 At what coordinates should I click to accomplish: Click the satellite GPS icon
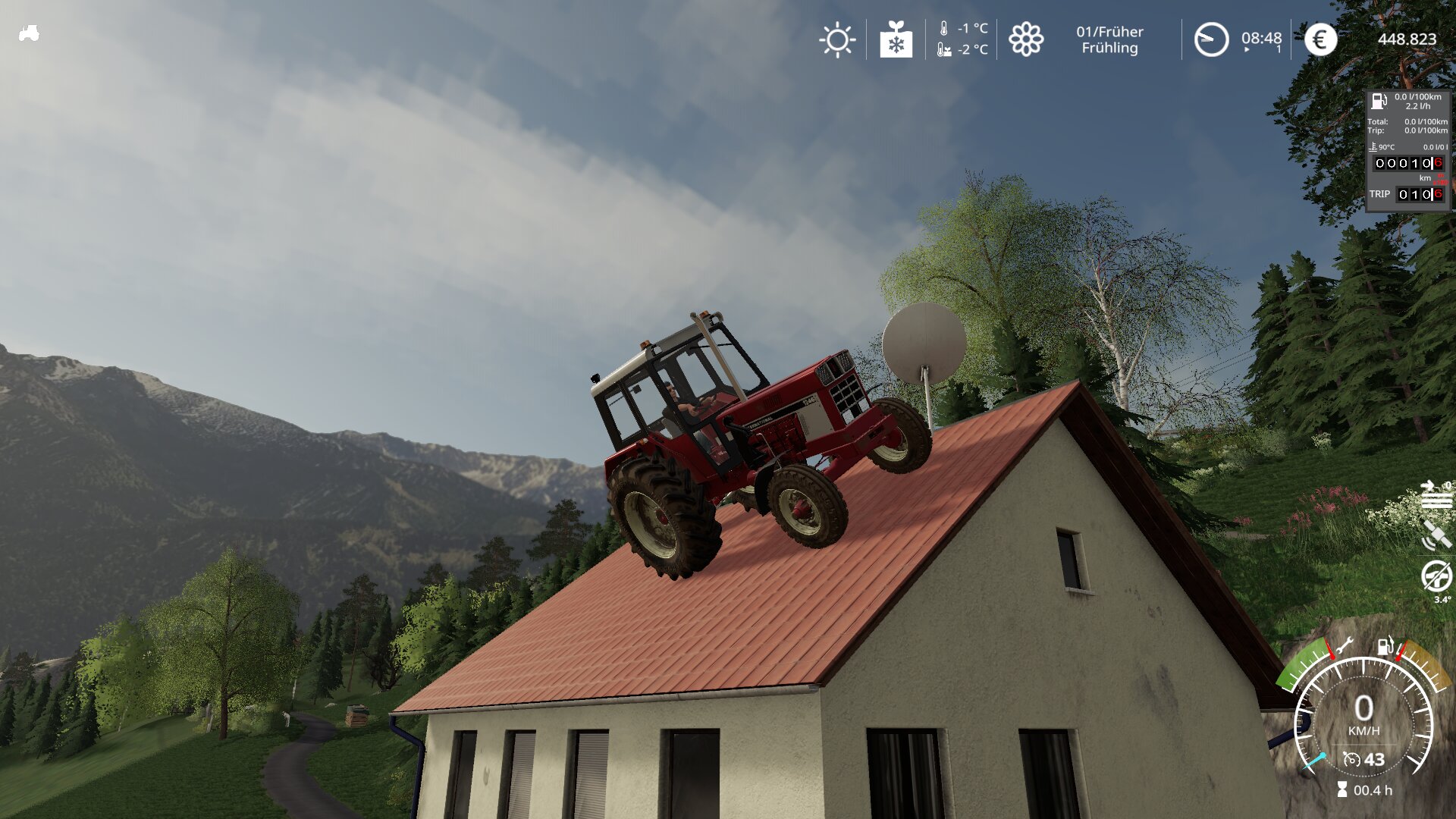(1436, 535)
